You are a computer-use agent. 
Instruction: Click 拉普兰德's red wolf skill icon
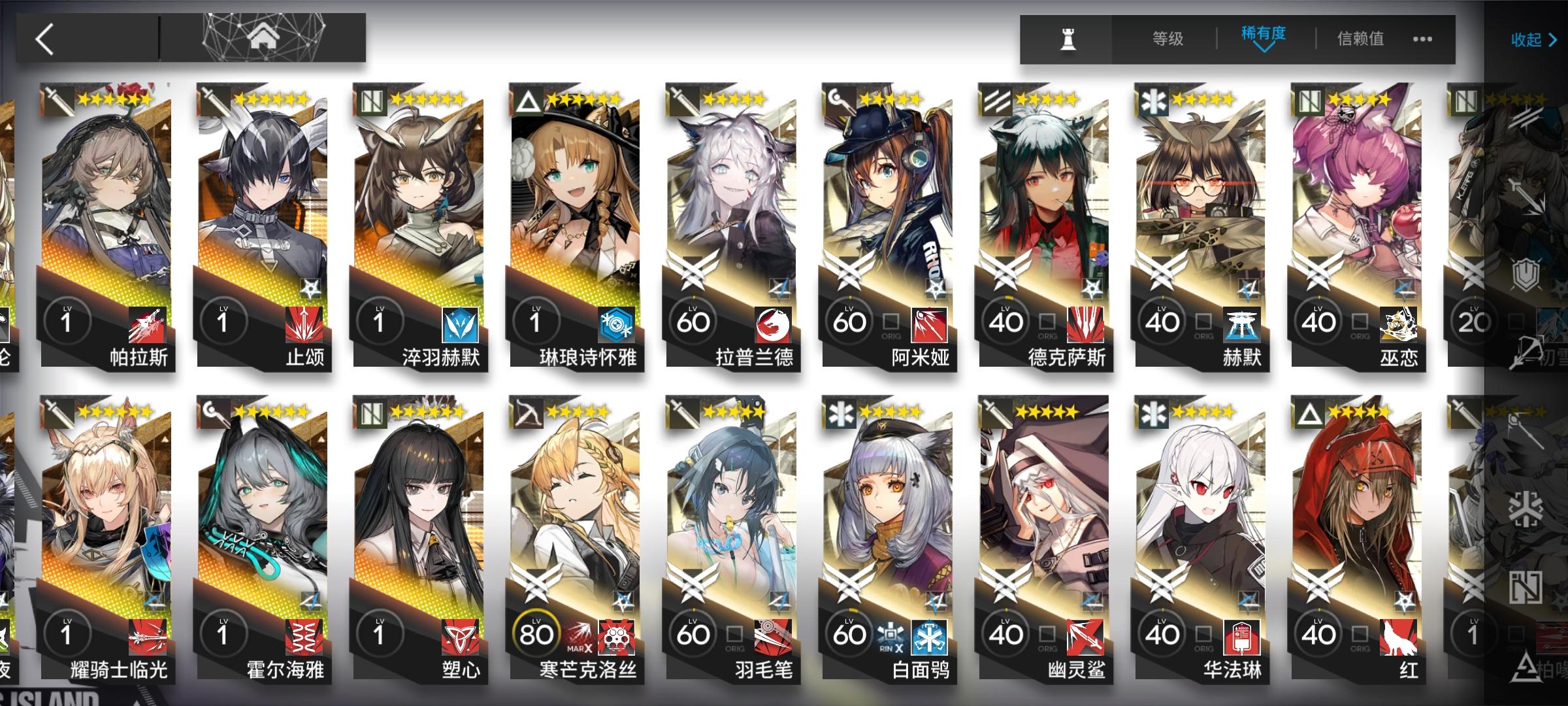(774, 322)
